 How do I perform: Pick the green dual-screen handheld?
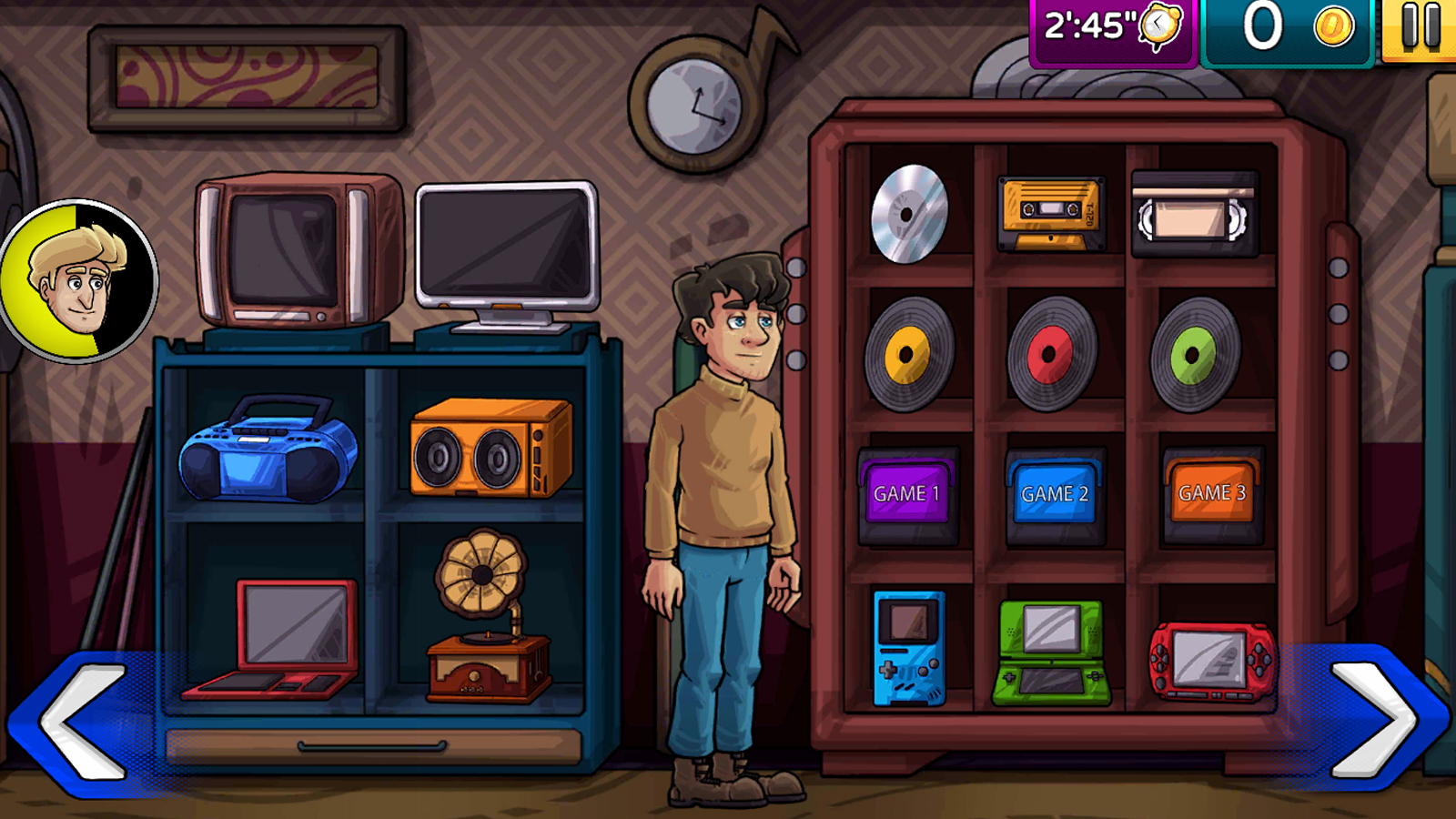pos(1052,652)
